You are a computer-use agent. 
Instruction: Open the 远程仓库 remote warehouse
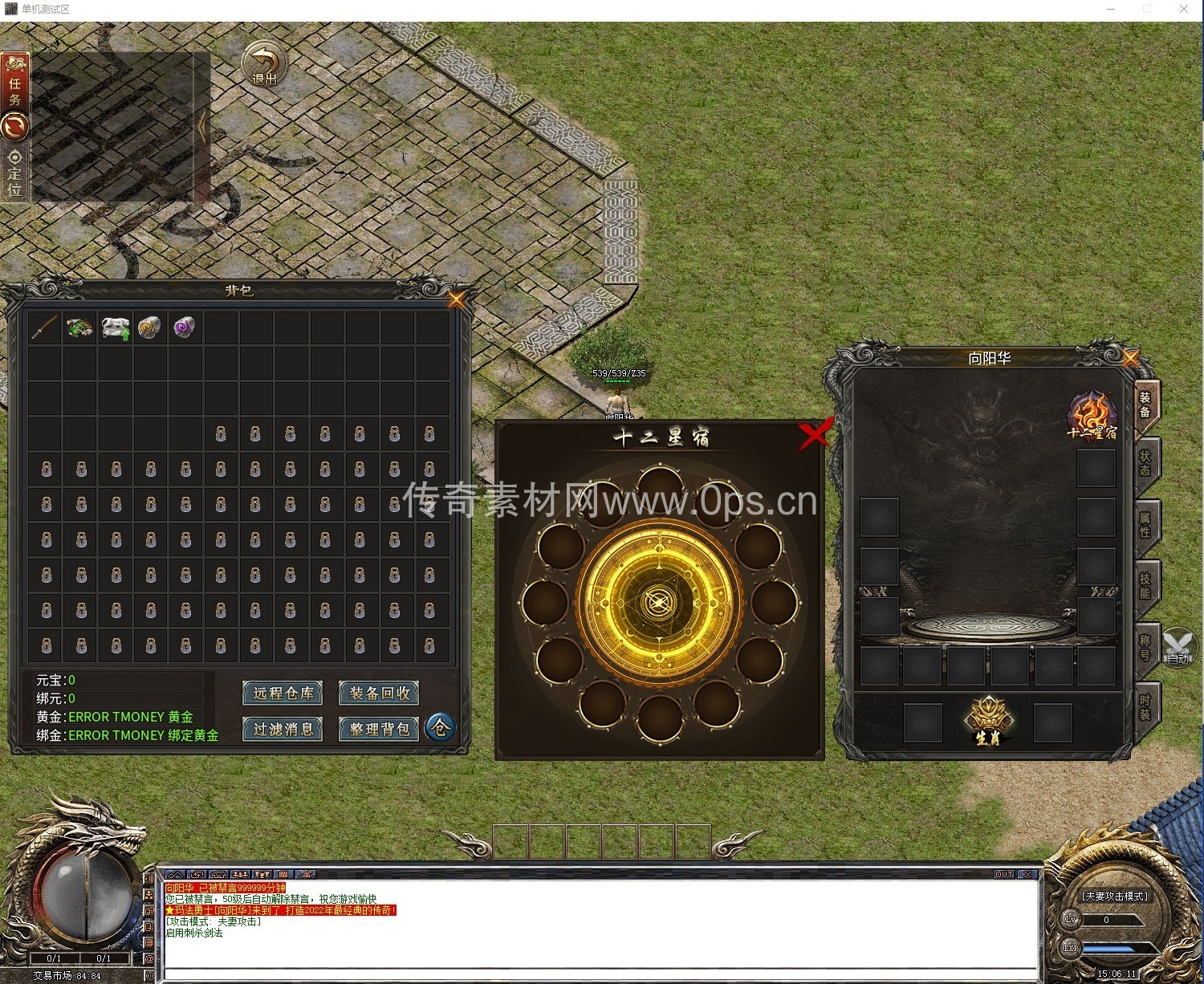click(x=283, y=693)
